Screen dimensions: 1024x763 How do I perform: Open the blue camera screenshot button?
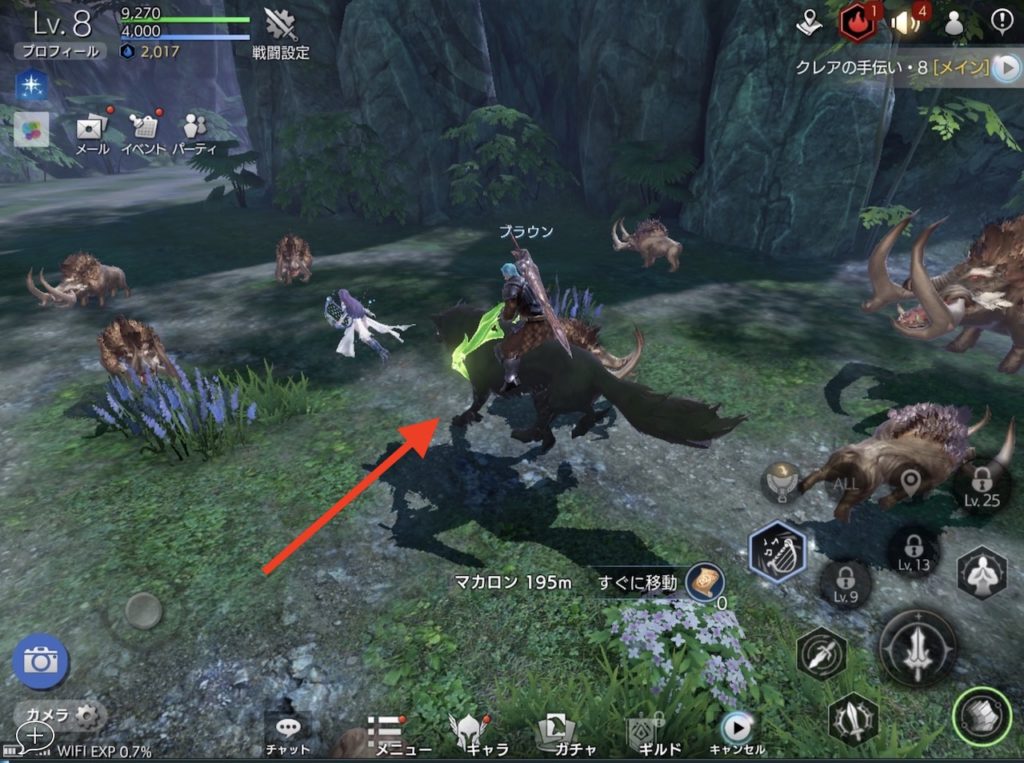[41, 661]
